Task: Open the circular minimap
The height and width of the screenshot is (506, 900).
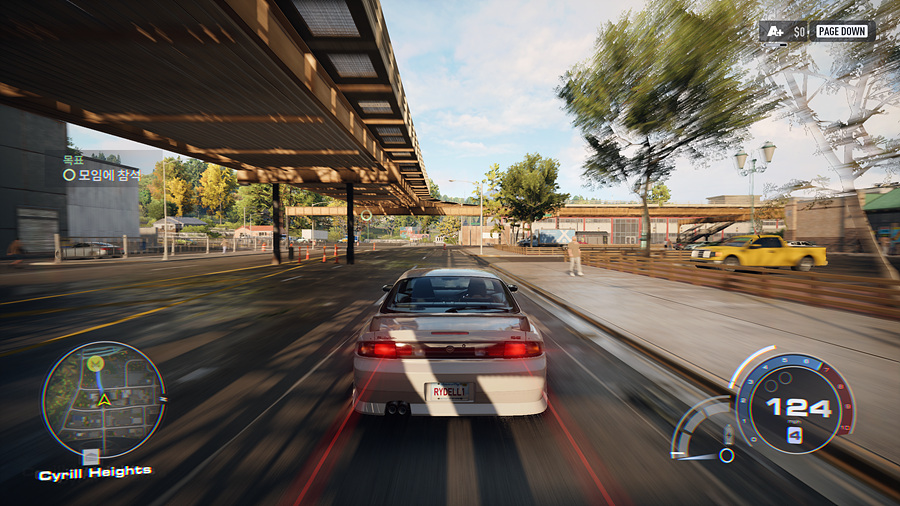Action: [x=103, y=400]
